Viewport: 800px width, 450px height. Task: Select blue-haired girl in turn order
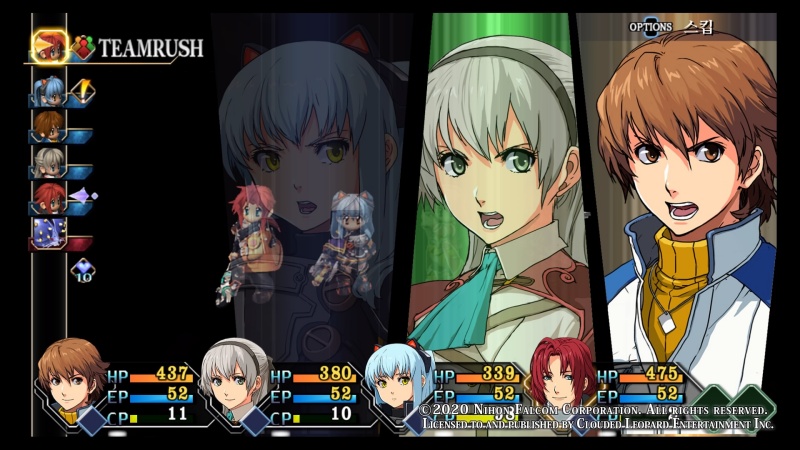[47, 91]
